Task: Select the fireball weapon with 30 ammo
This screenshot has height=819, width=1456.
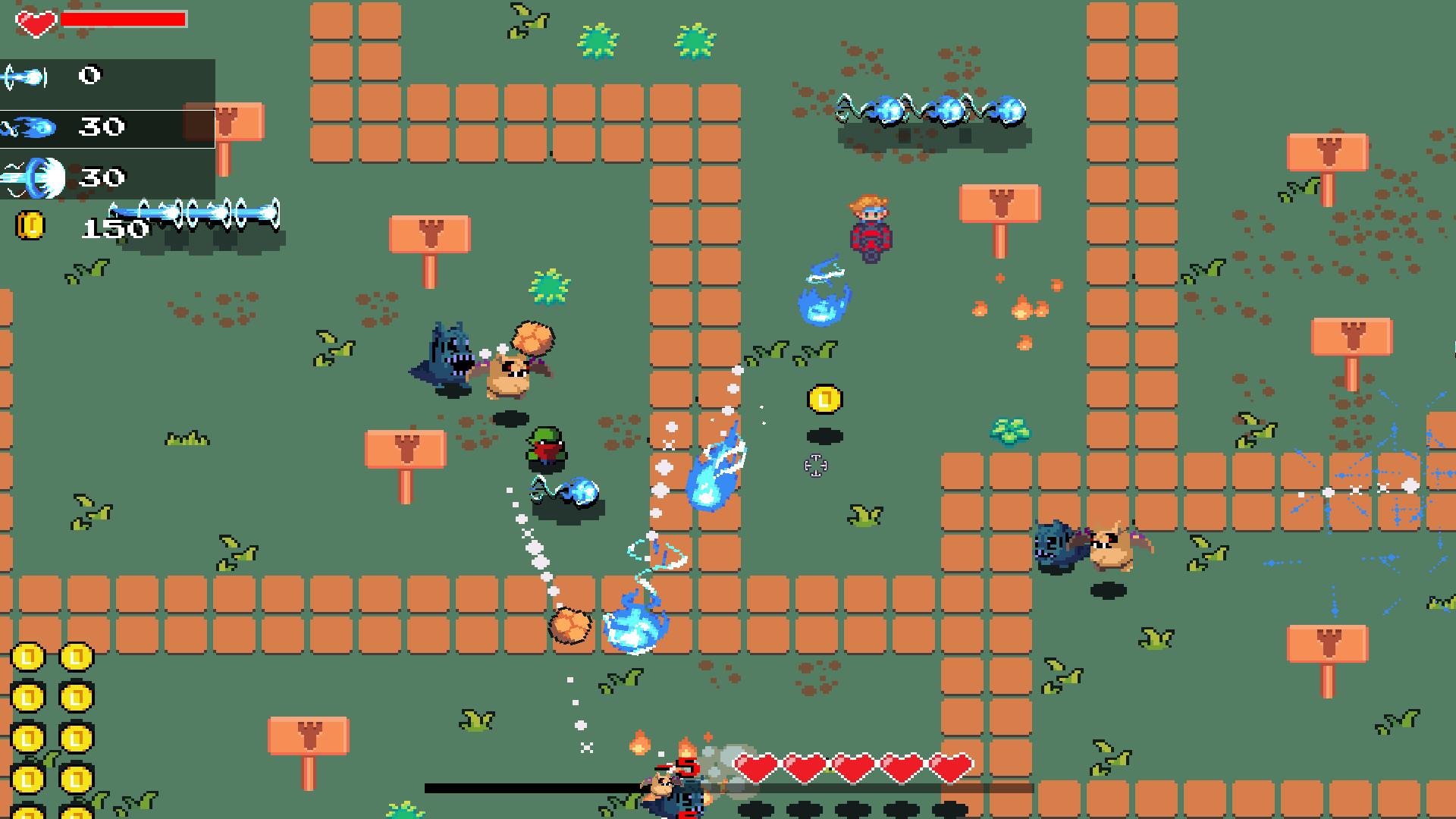Action: 30,127
